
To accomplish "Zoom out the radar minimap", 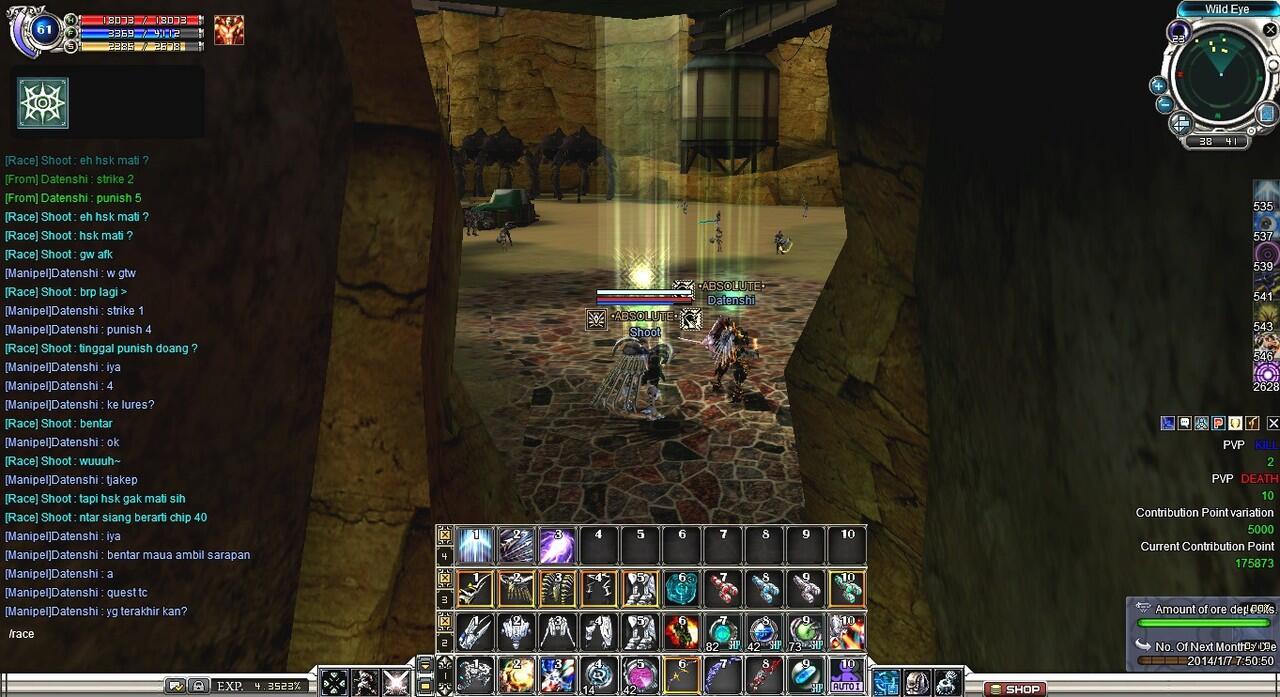I will click(x=1164, y=104).
